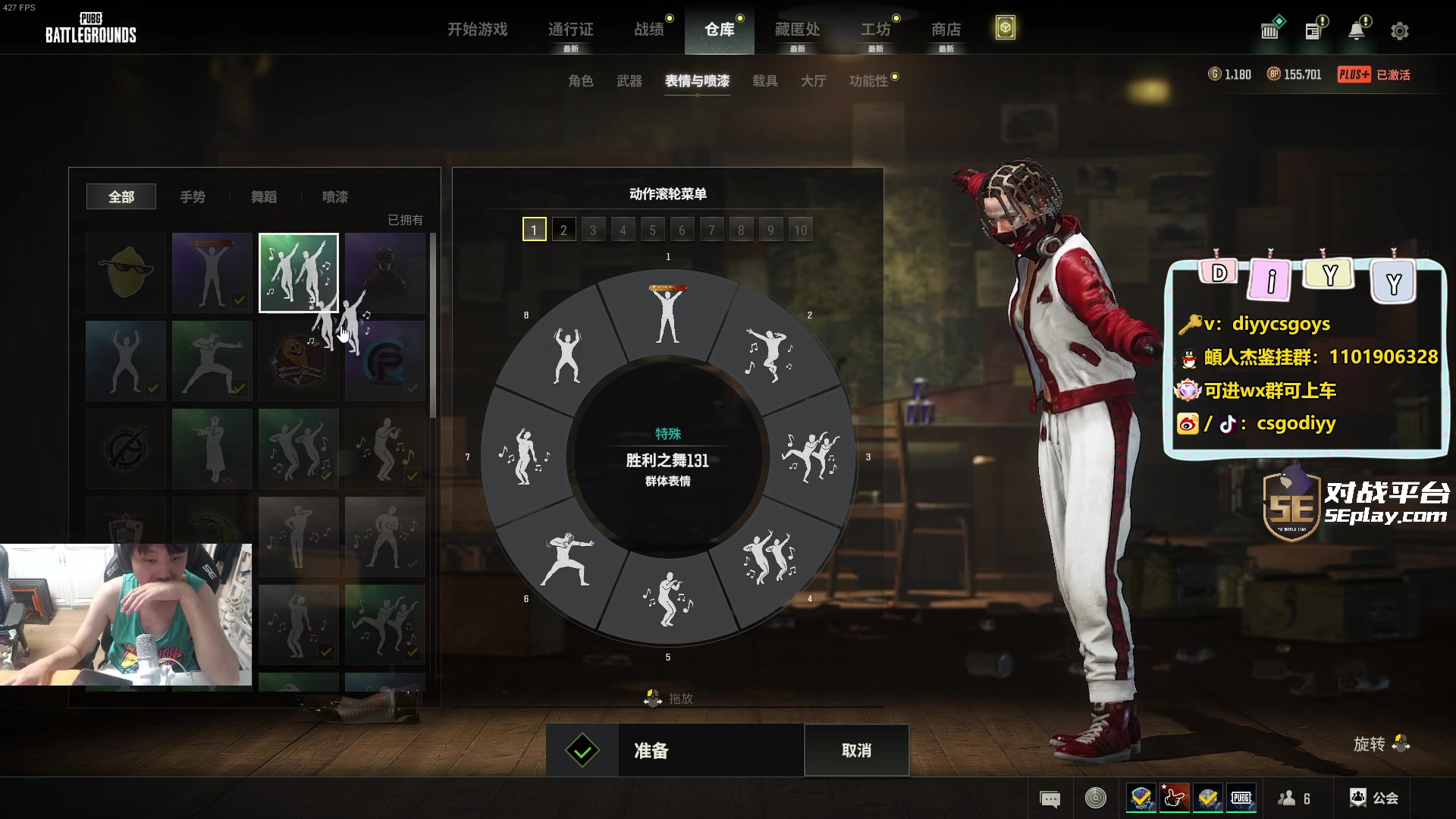The width and height of the screenshot is (1456, 819).
Task: Choose emote wheel preset number 2
Action: [563, 230]
